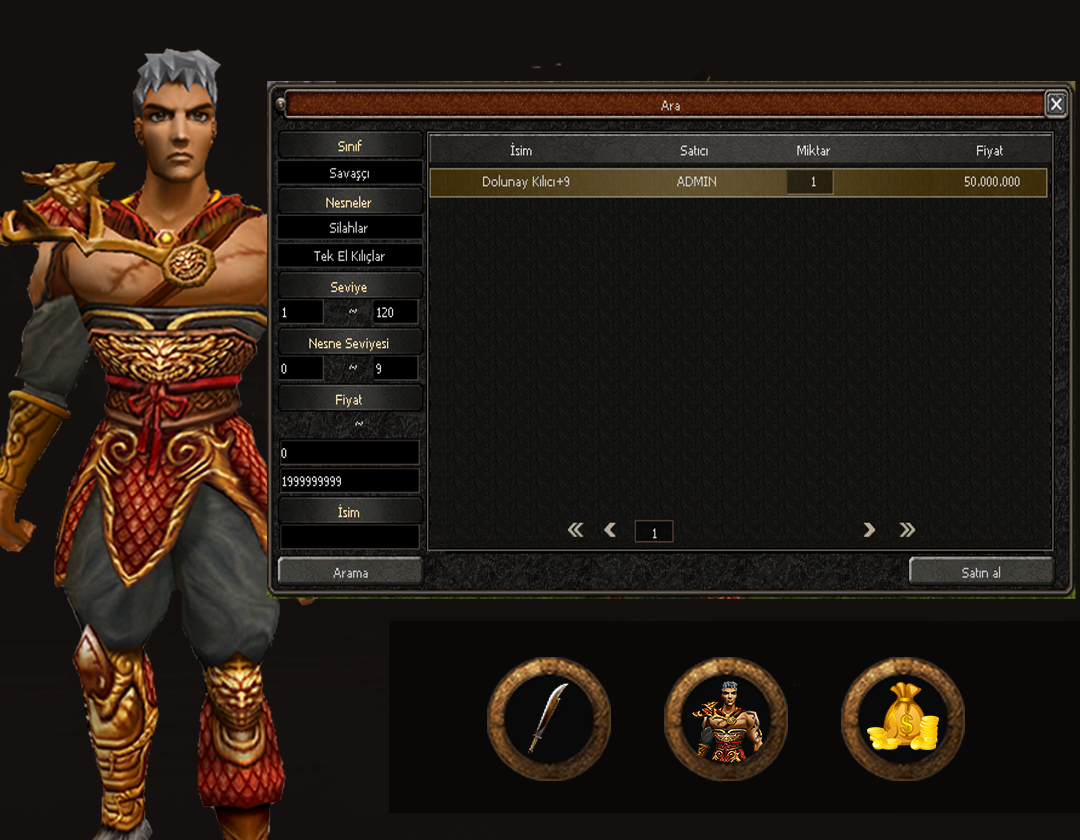The image size is (1080, 840).
Task: Buy item with Satın al button
Action: coord(981,572)
